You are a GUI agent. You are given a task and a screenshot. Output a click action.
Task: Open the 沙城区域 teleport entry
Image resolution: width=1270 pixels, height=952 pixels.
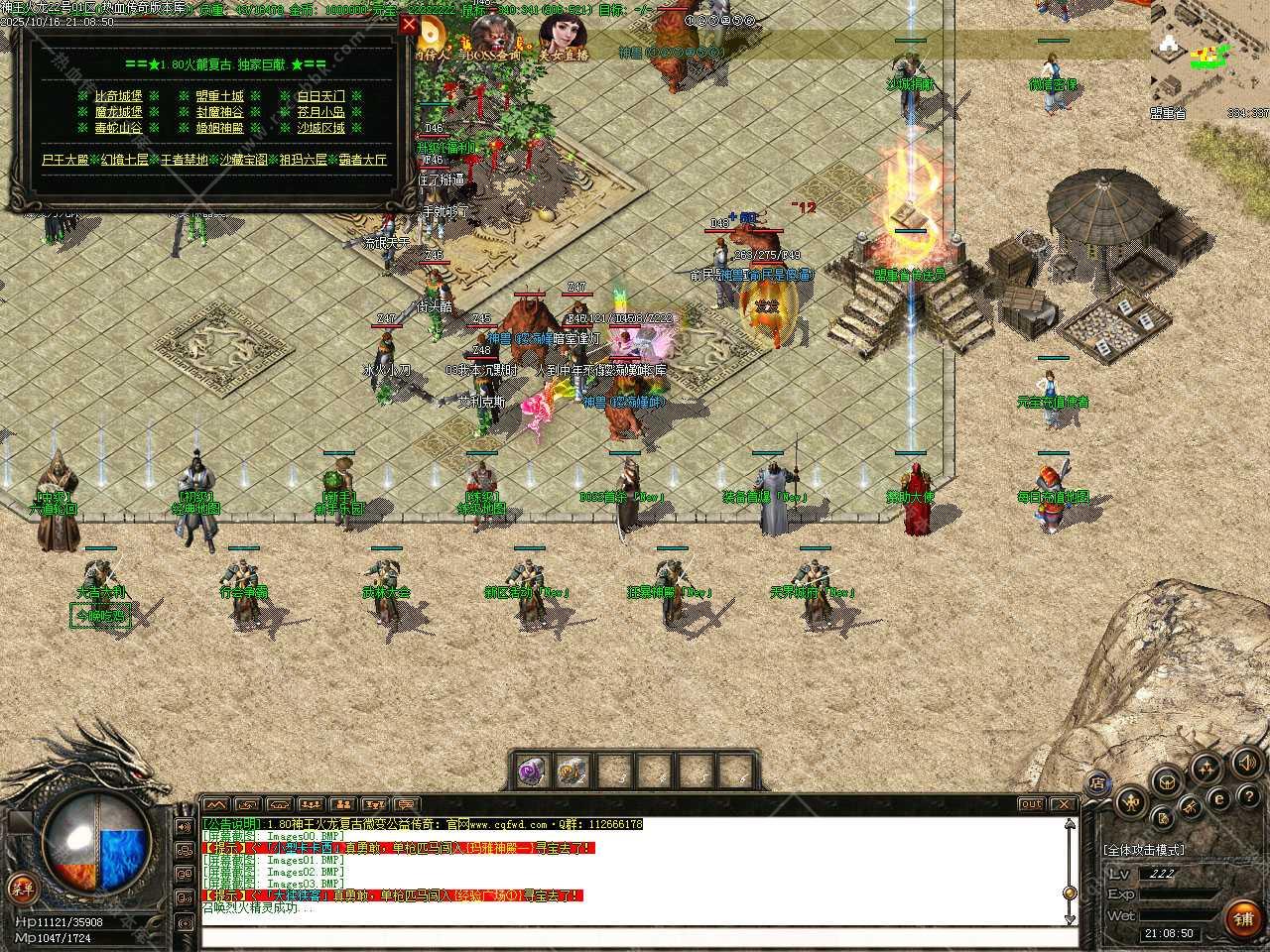tap(321, 128)
